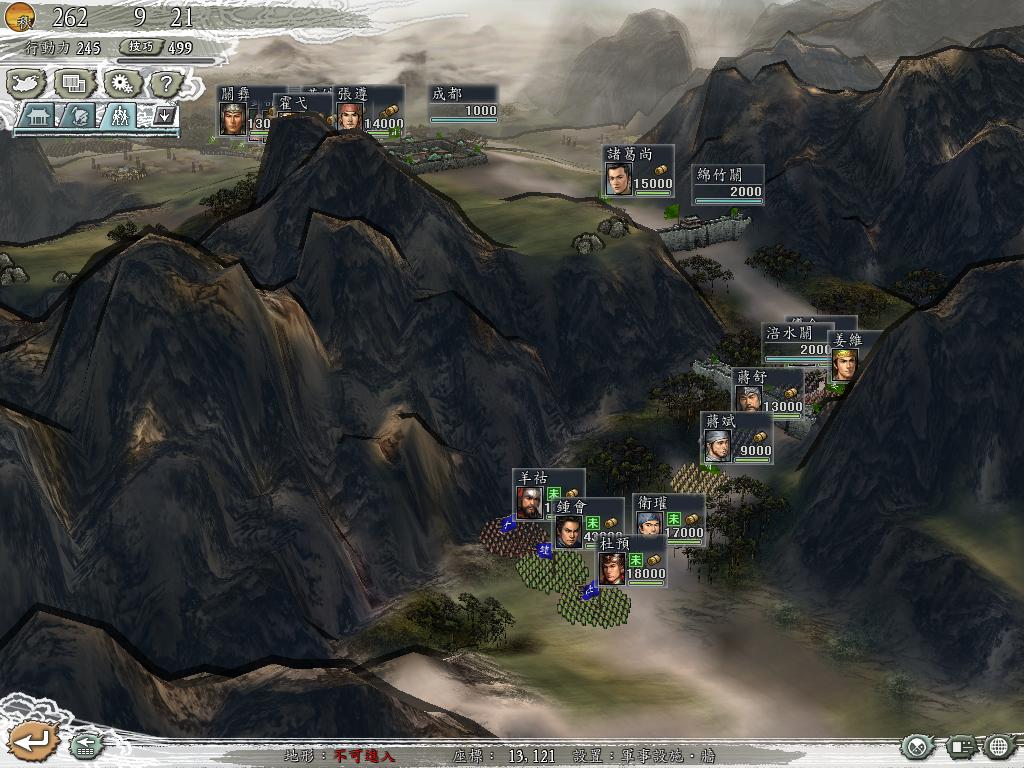This screenshot has width=1024, height=768.
Task: Select the Chengdu city label
Action: tap(464, 102)
